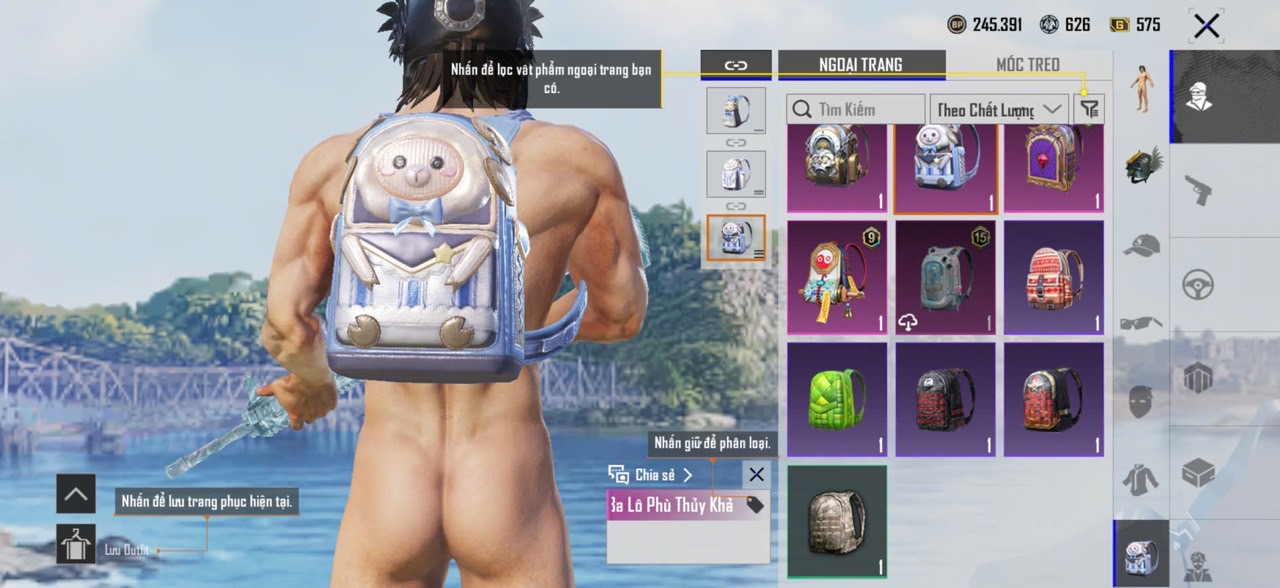Screen dimensions: 1280x588
Task: Toggle the owned items filter icon
Action: (x=1089, y=109)
